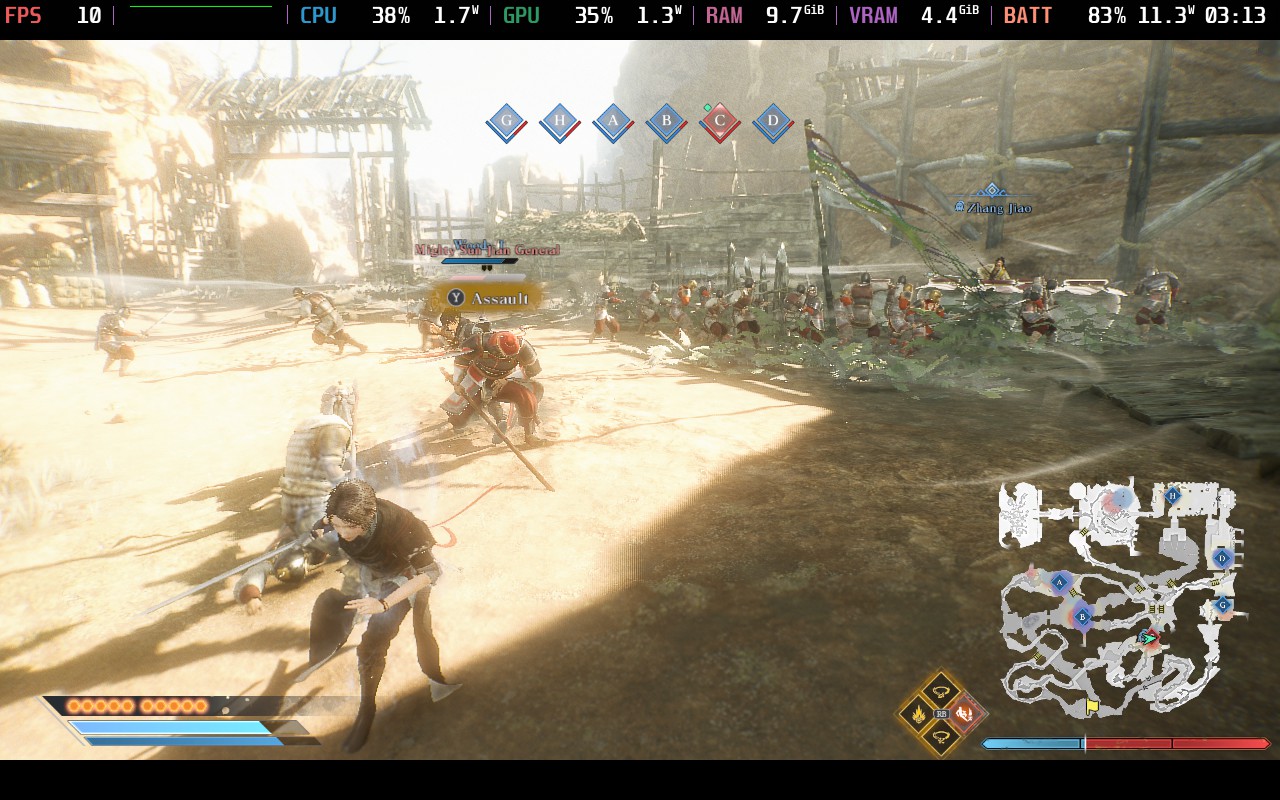Select the base D diamond in the top tracker
1280x800 pixels.
772,122
